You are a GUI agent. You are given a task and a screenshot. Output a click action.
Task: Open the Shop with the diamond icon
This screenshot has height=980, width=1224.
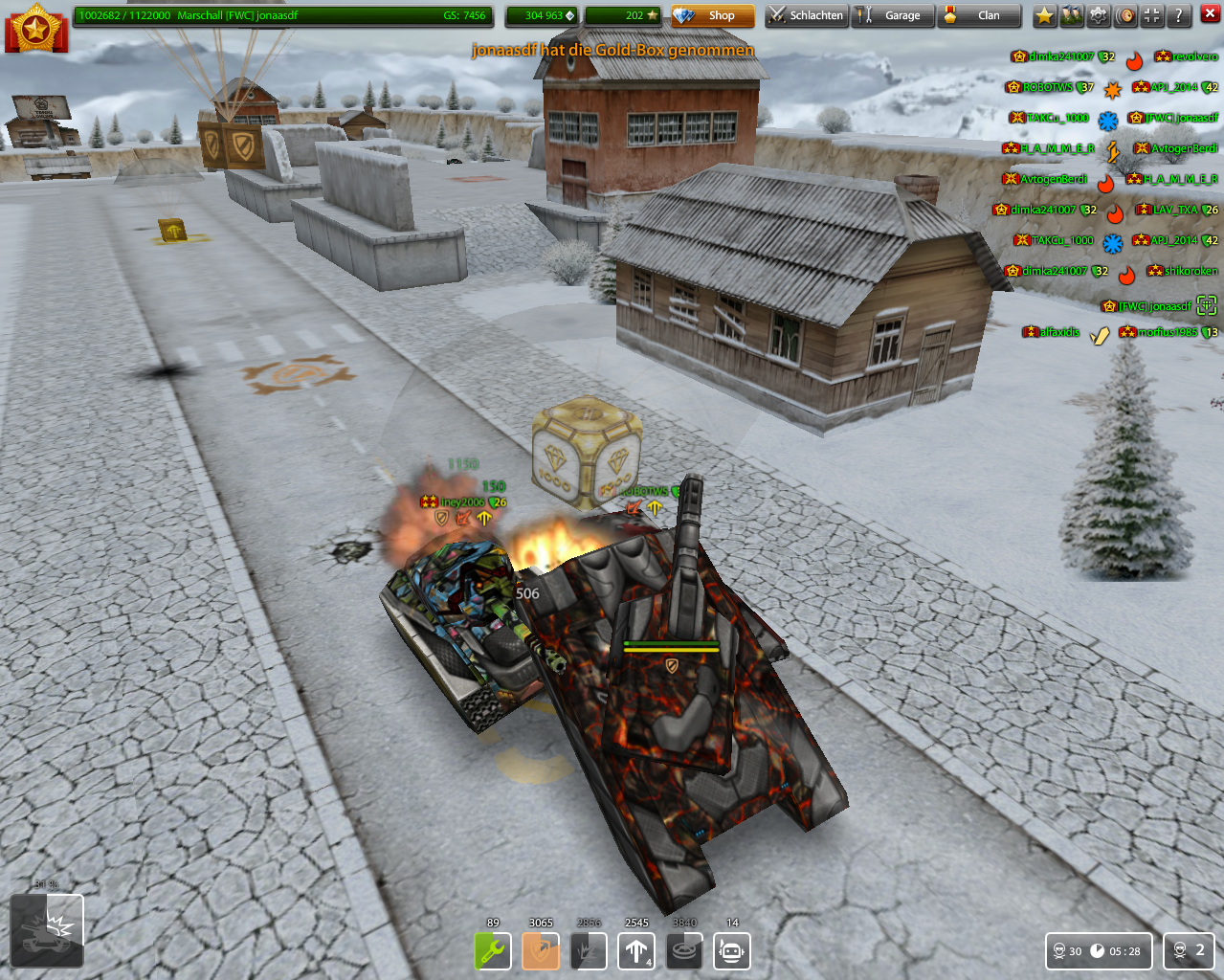tap(712, 15)
